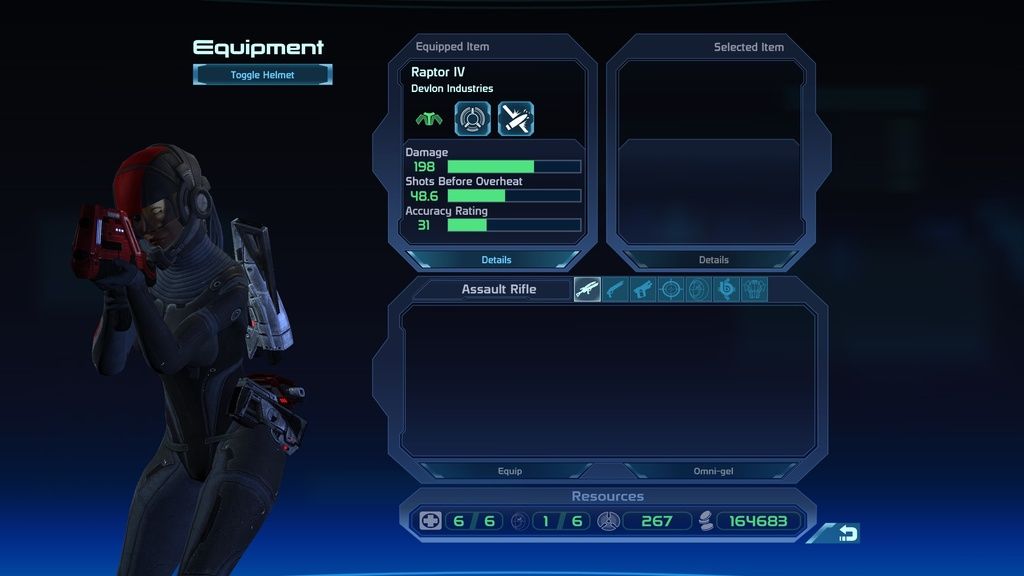Open Details under the Selected Item panel
The image size is (1024, 576).
click(713, 260)
